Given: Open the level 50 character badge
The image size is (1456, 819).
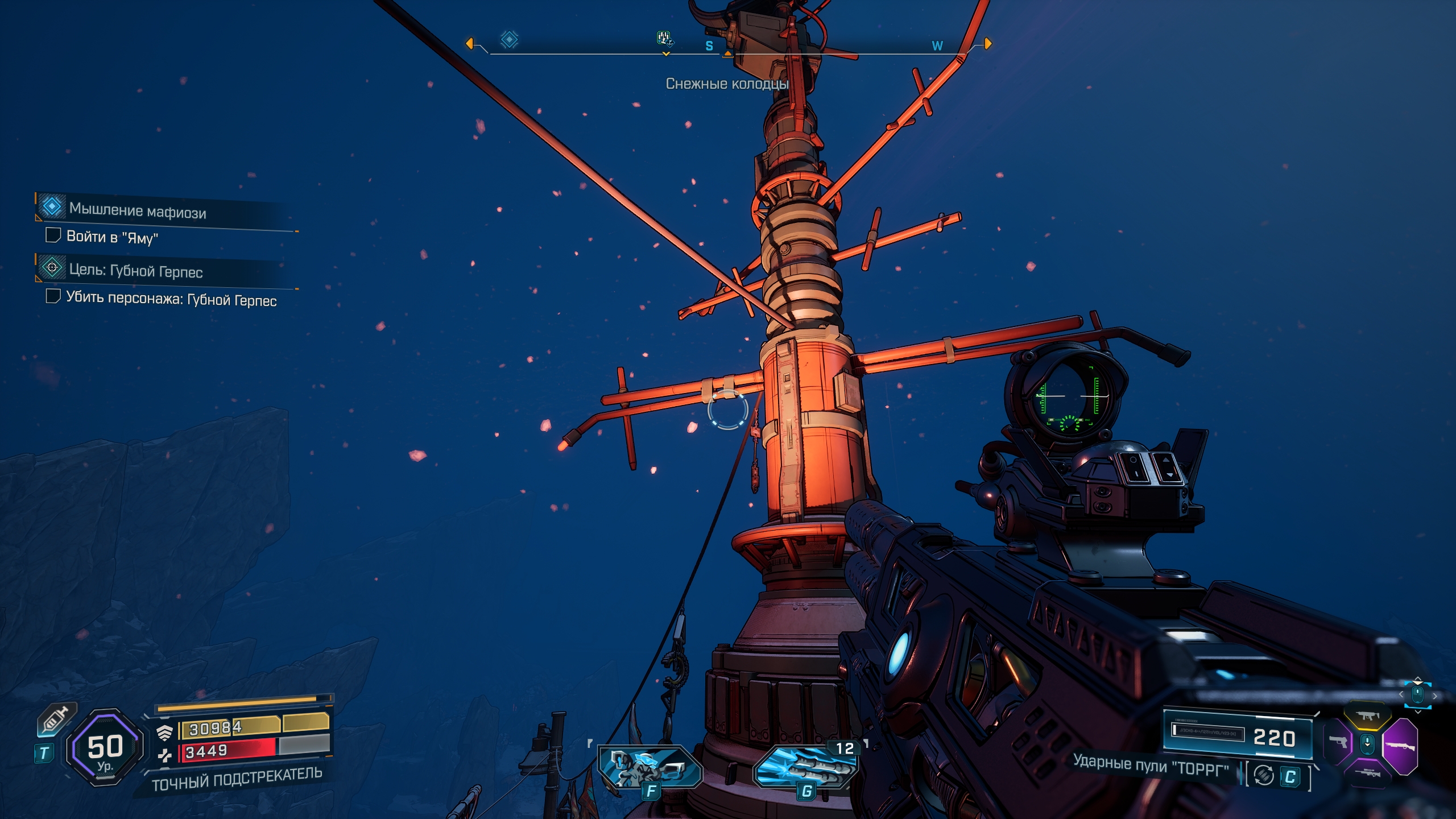Looking at the screenshot, I should (105, 747).
